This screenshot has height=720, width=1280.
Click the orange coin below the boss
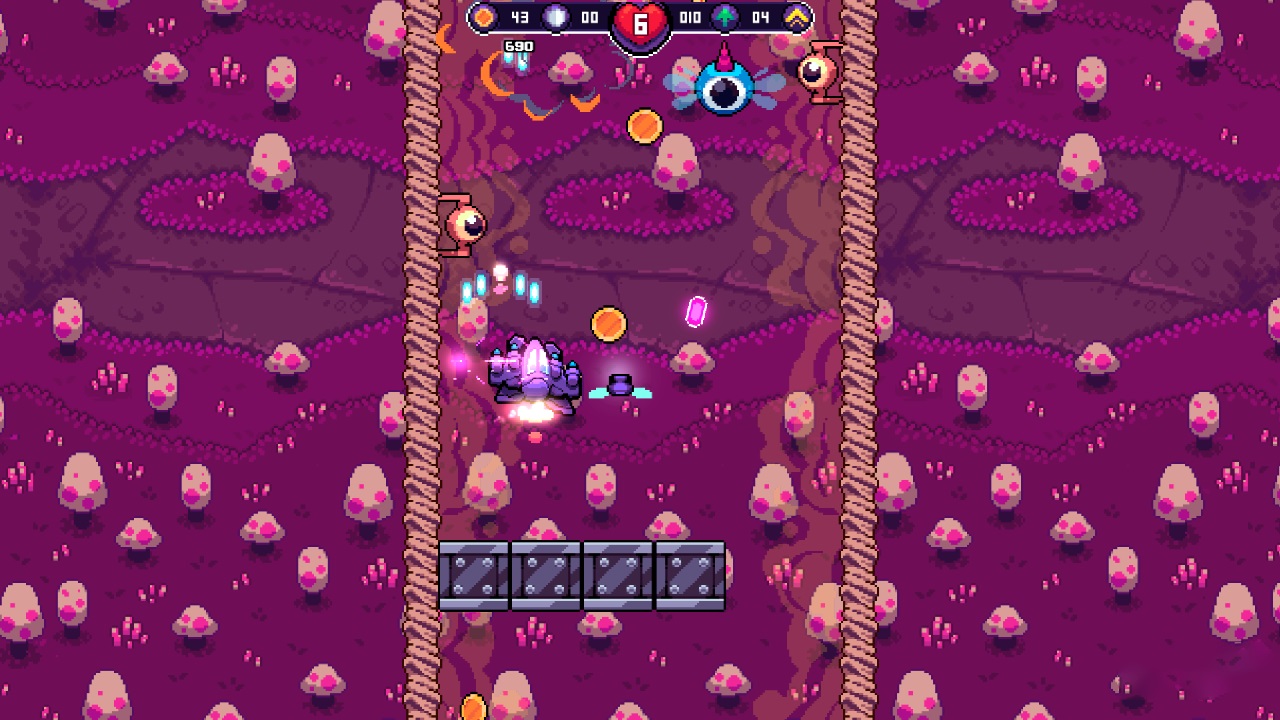click(644, 125)
